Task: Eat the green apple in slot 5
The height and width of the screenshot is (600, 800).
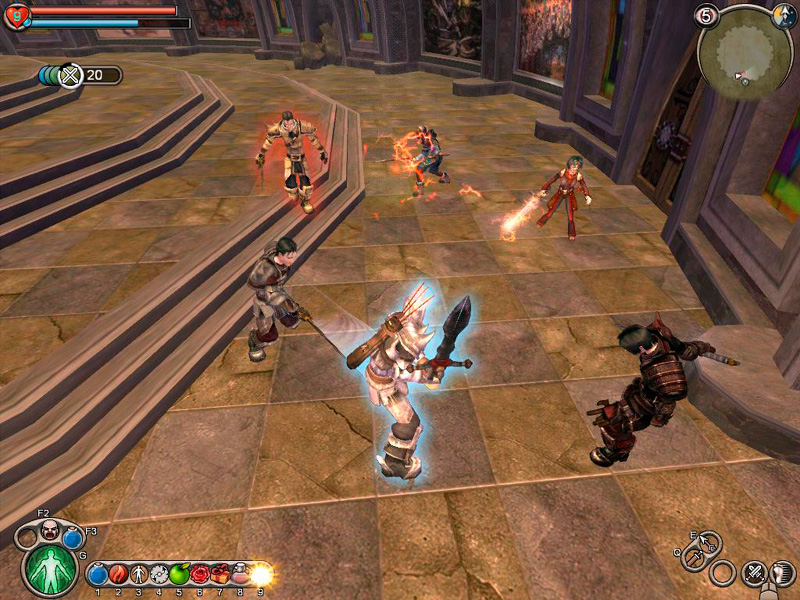Action: pos(179,574)
